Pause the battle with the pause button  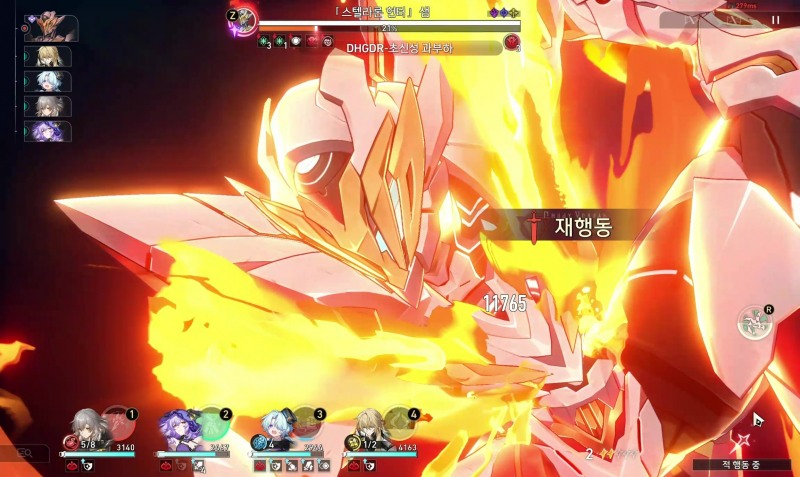pyautogui.click(x=775, y=19)
